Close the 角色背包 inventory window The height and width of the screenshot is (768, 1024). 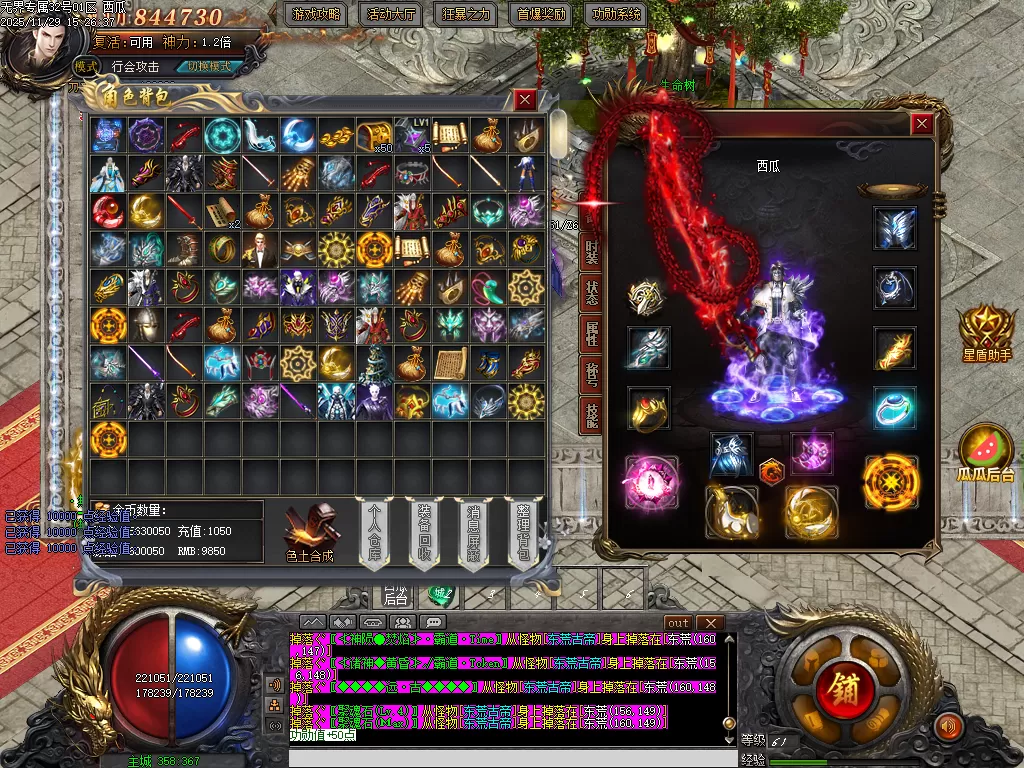(x=525, y=99)
